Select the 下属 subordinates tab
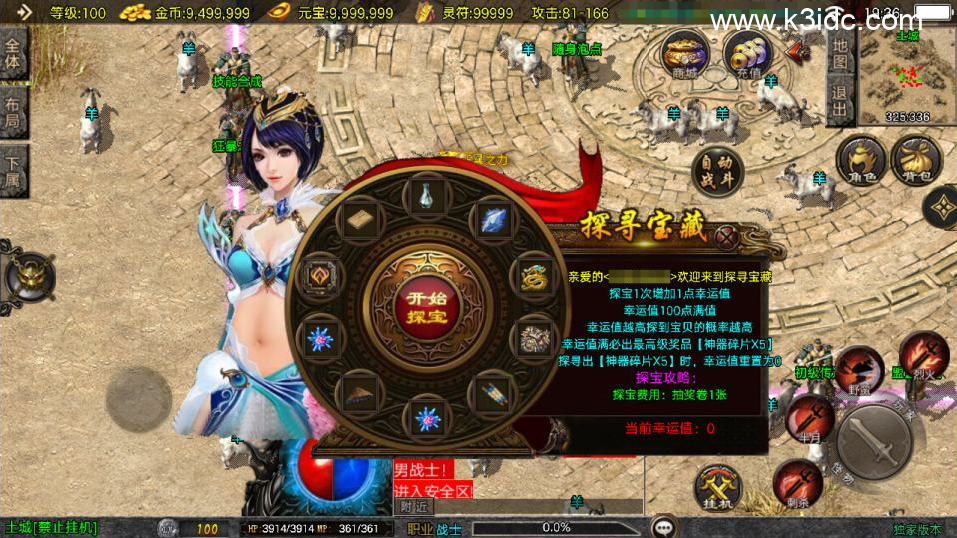Screen dimensions: 957x538 [x=14, y=171]
